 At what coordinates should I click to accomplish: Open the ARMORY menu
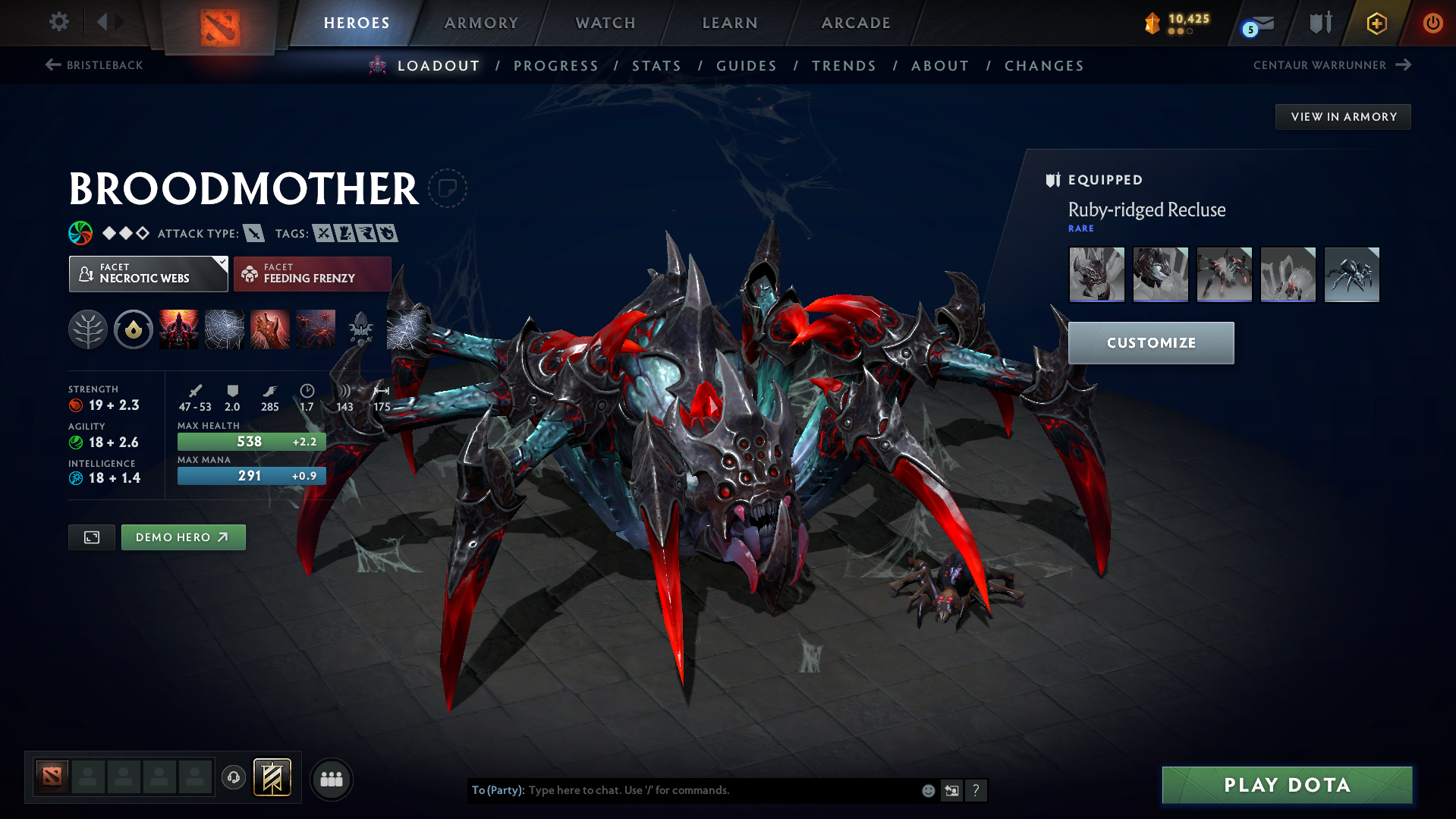[481, 23]
